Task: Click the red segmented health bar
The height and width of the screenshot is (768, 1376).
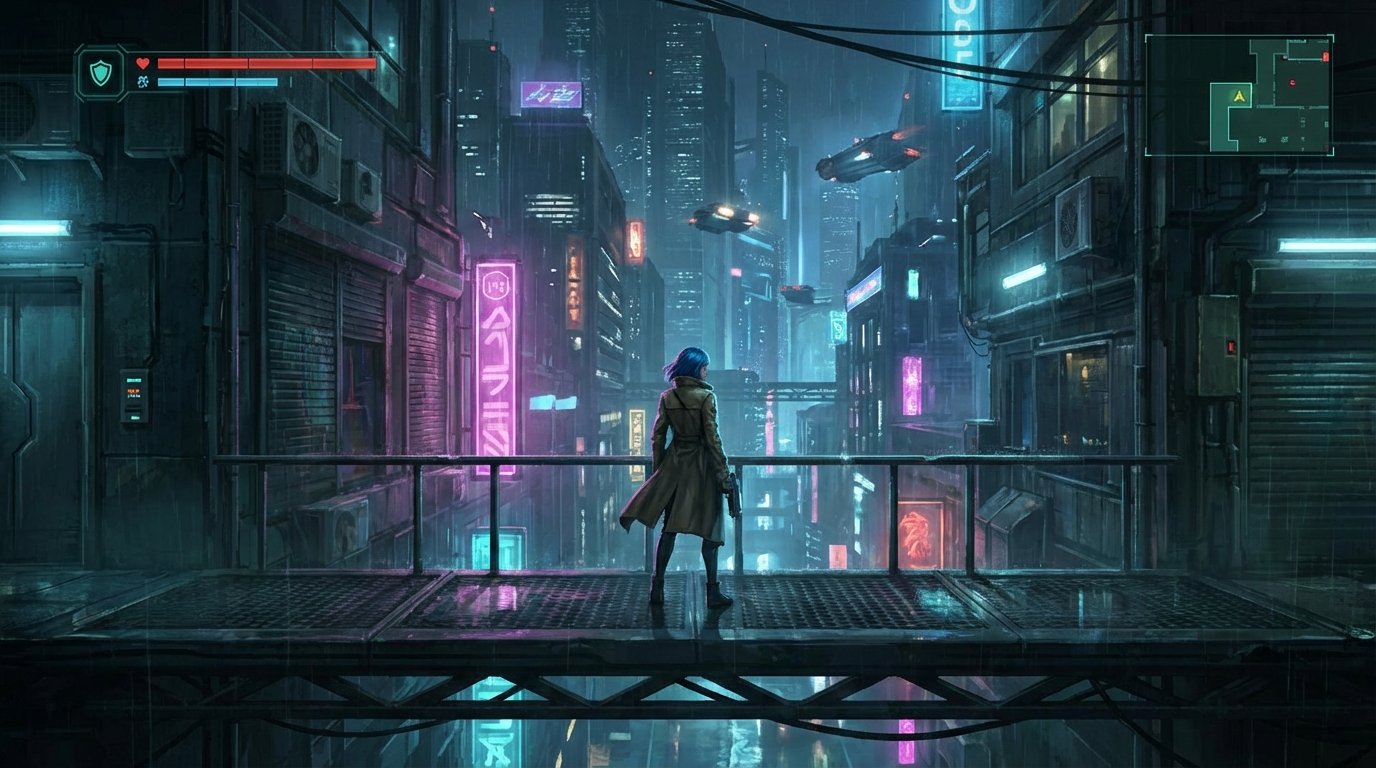Action: [x=265, y=62]
